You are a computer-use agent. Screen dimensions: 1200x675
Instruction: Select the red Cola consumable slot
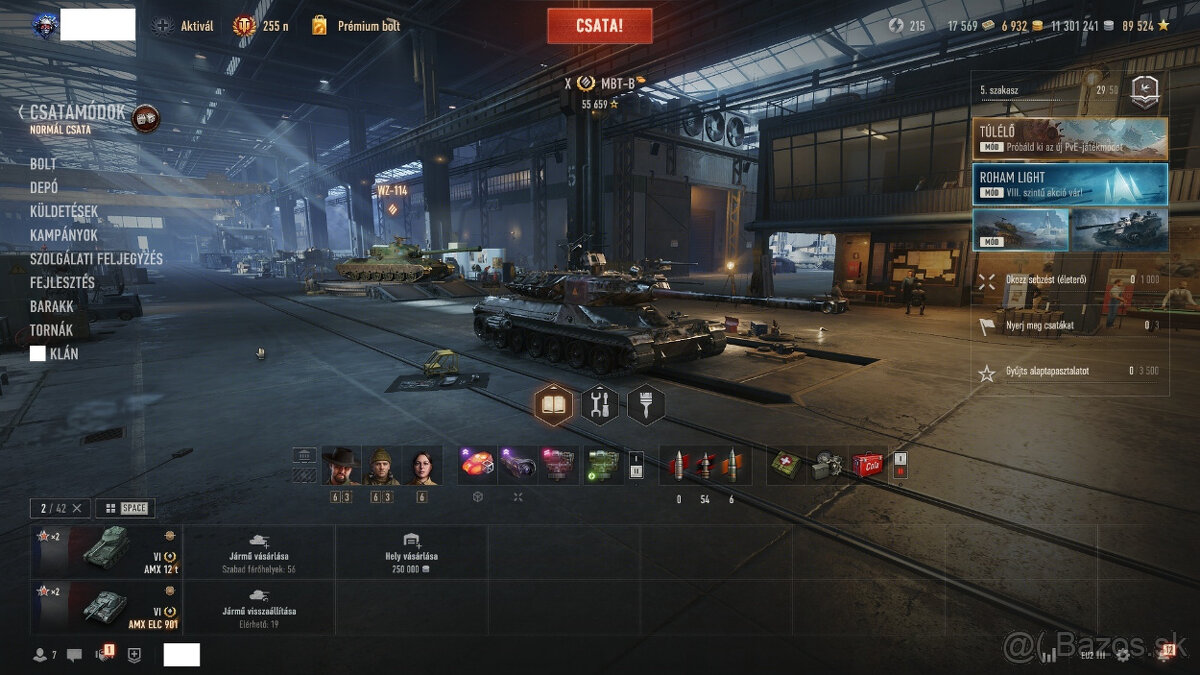point(867,465)
